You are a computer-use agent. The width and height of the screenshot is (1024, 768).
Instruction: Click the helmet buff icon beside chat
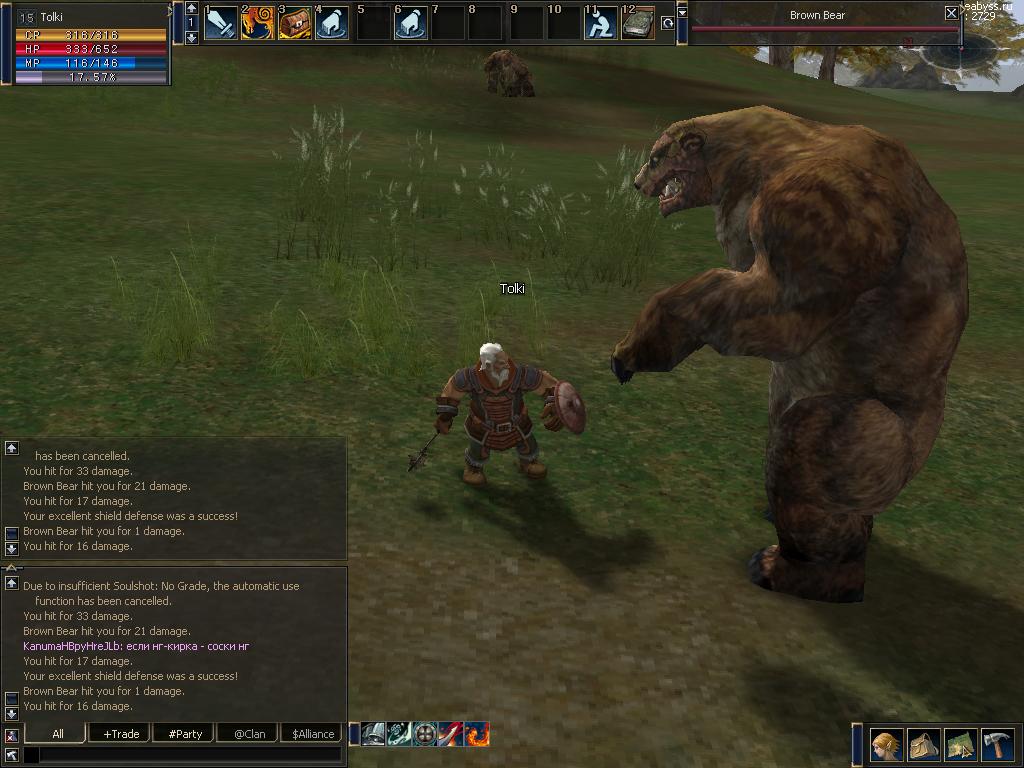click(x=373, y=734)
